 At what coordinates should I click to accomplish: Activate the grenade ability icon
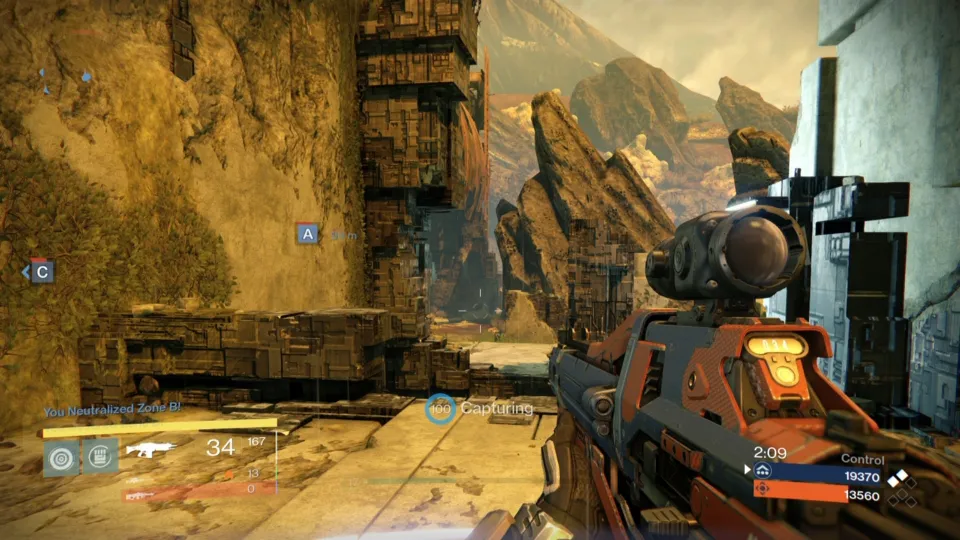(x=61, y=457)
